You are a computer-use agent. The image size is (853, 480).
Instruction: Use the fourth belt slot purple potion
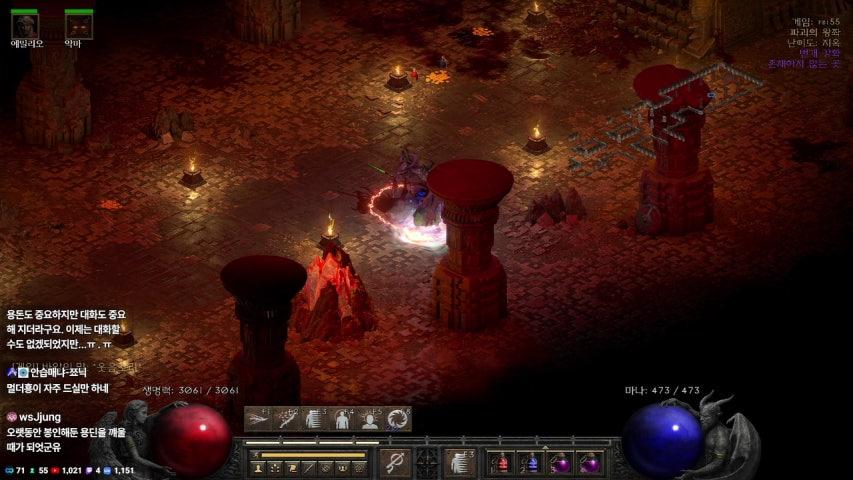(x=590, y=463)
